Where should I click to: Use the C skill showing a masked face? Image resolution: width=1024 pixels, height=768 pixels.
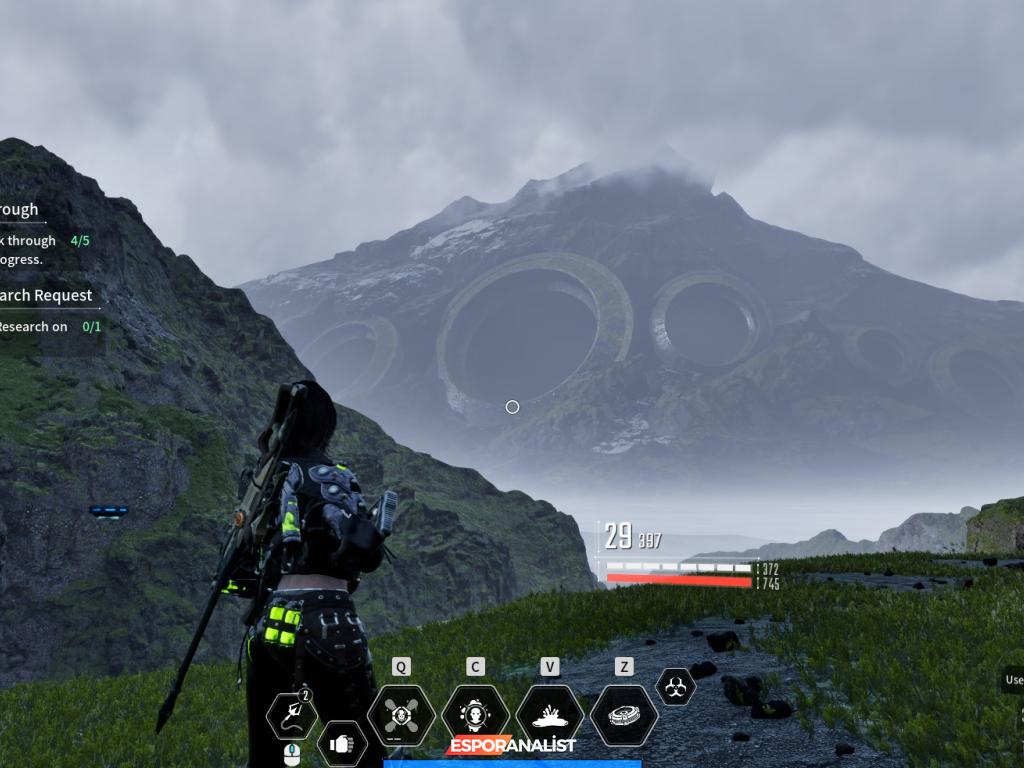click(475, 715)
